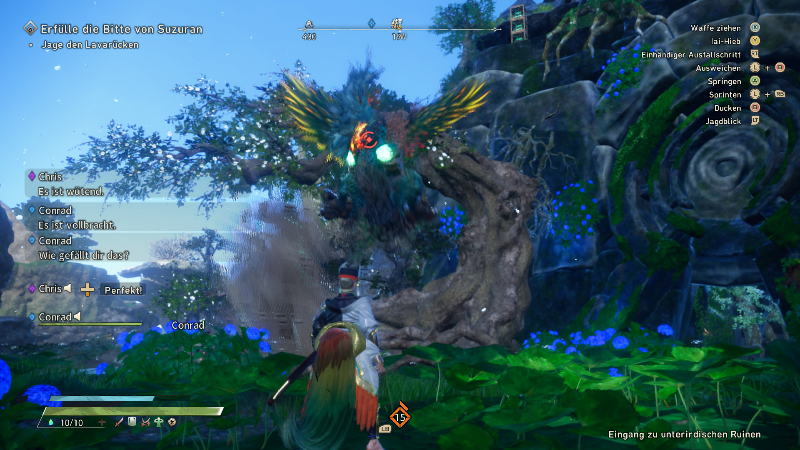Click the round gold coin status icon
Image resolution: width=800 pixels, height=450 pixels.
(172, 423)
